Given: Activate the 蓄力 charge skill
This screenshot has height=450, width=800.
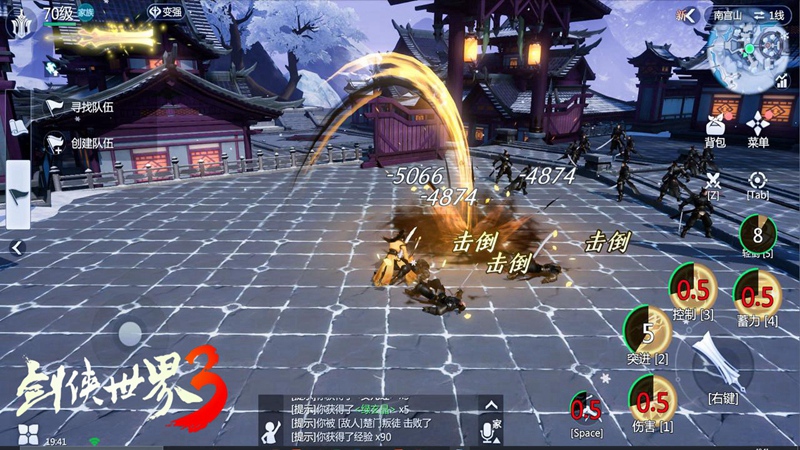Looking at the screenshot, I should [757, 295].
